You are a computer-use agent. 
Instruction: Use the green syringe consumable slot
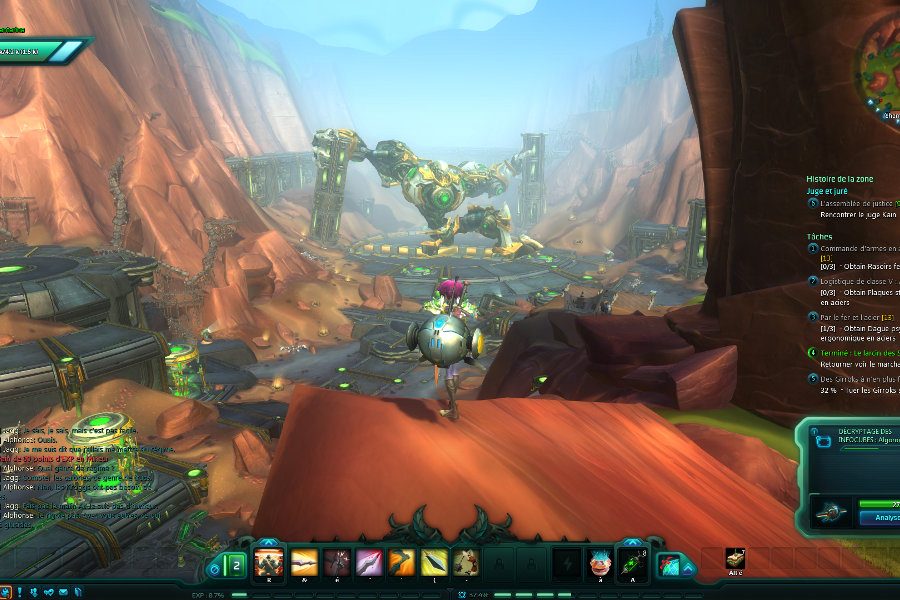tap(631, 564)
